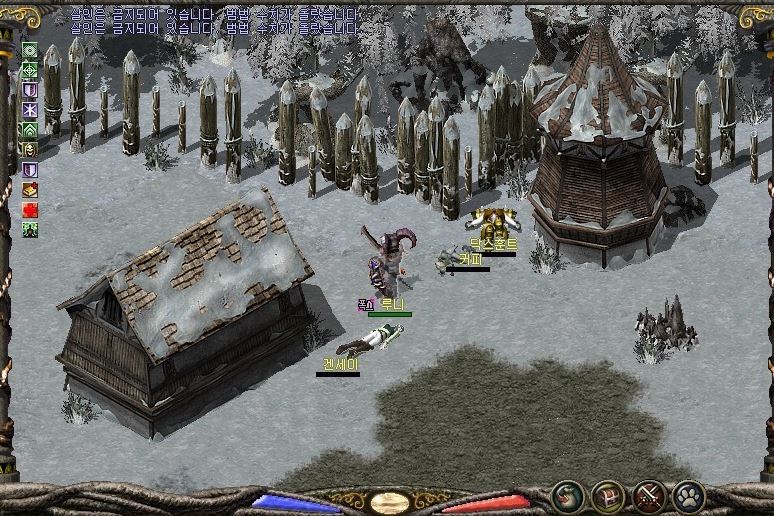Click the purple snowflake star buff icon
This screenshot has height=516, width=774.
(30, 109)
